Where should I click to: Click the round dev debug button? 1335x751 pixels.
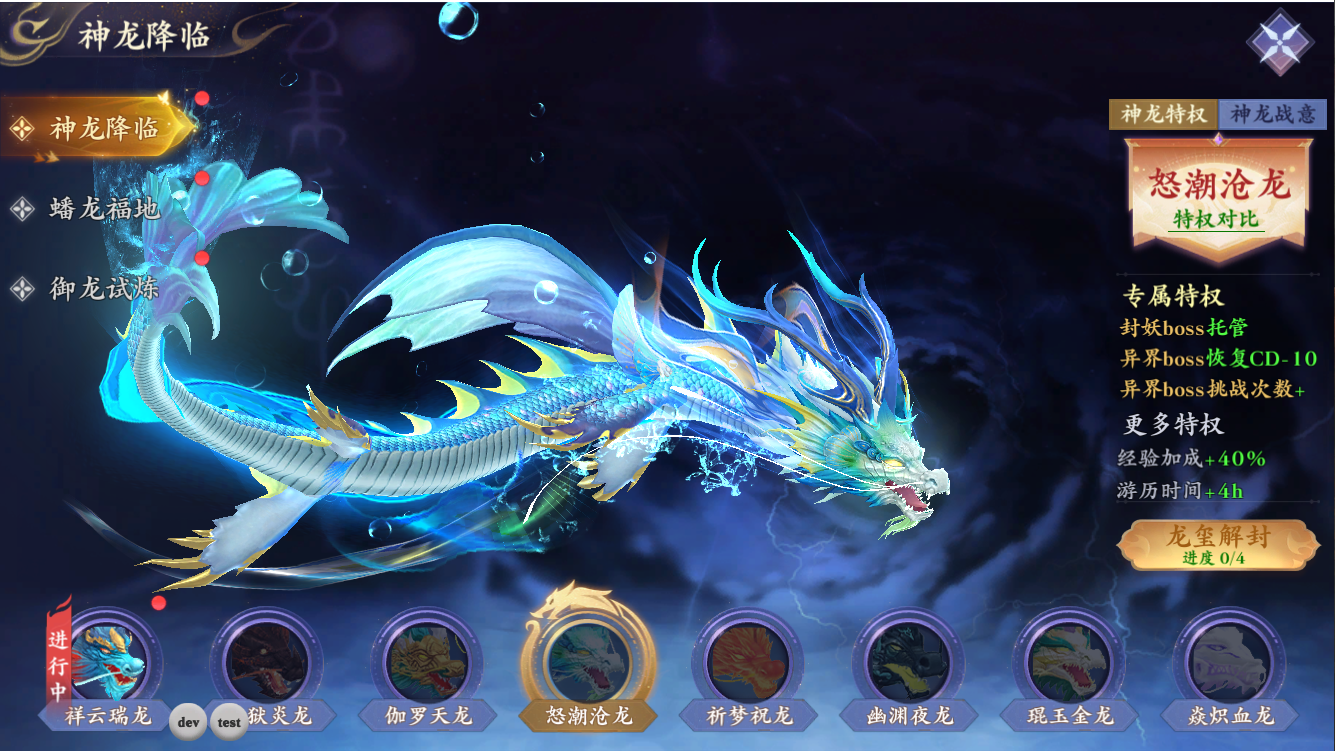188,721
